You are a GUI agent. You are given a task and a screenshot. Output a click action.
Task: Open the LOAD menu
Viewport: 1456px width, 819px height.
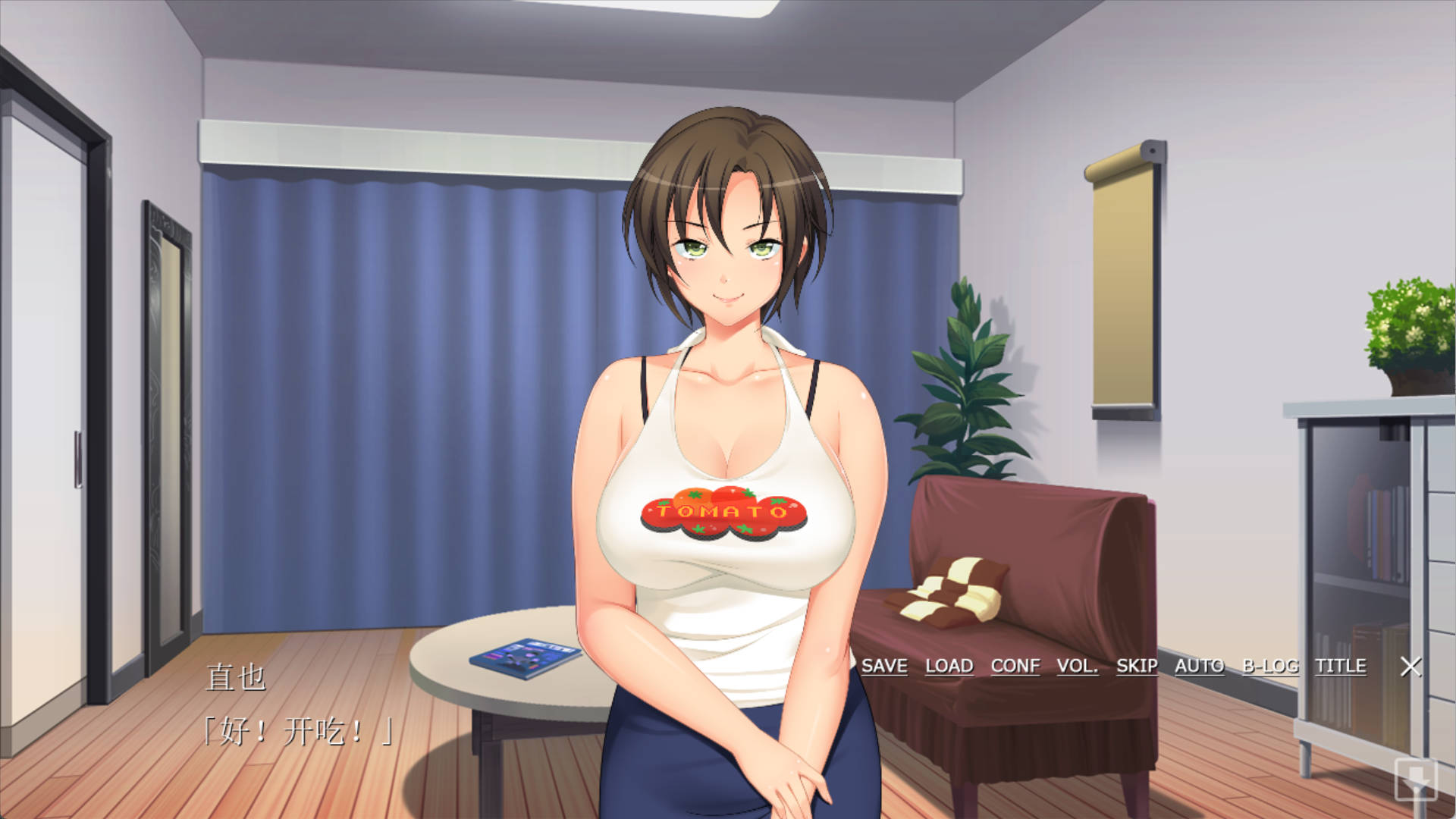[x=949, y=666]
